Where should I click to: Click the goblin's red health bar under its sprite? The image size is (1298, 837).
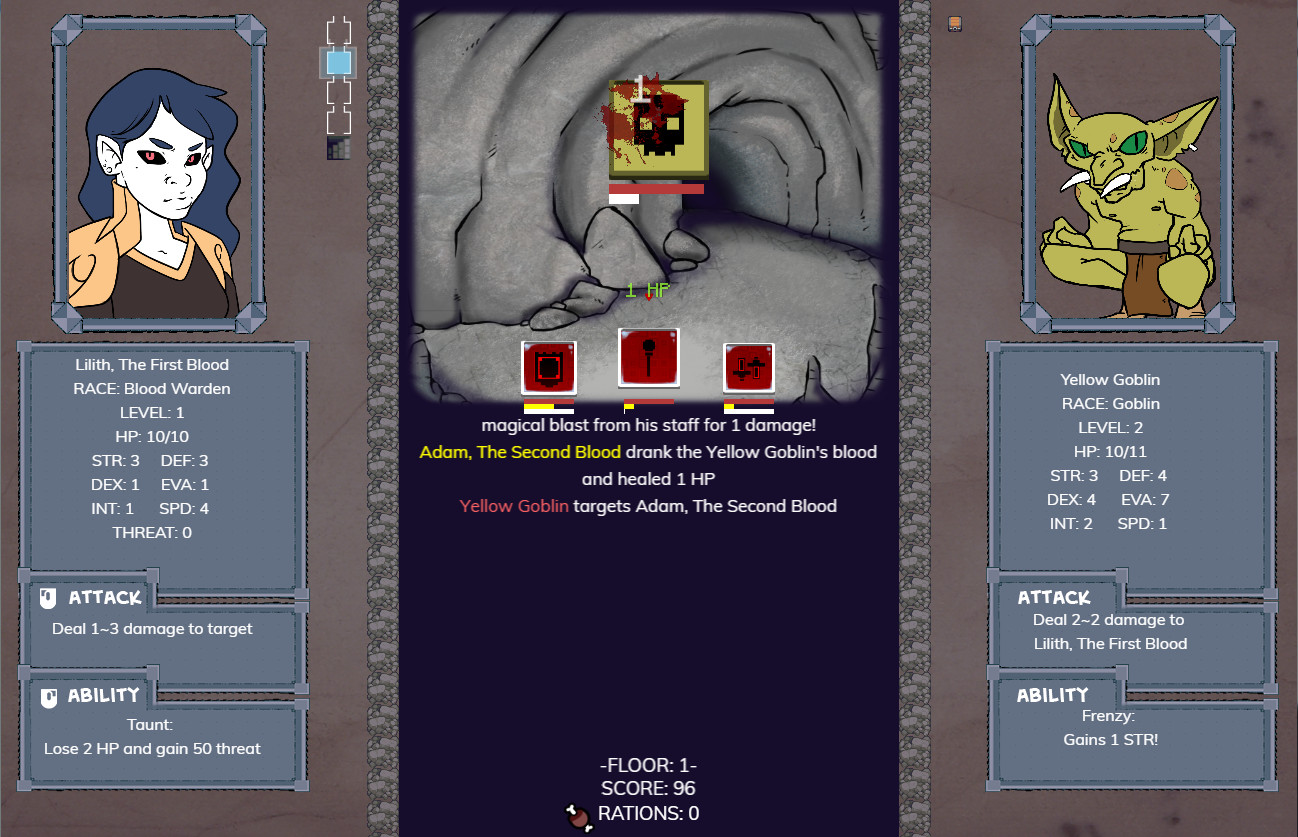click(x=655, y=186)
